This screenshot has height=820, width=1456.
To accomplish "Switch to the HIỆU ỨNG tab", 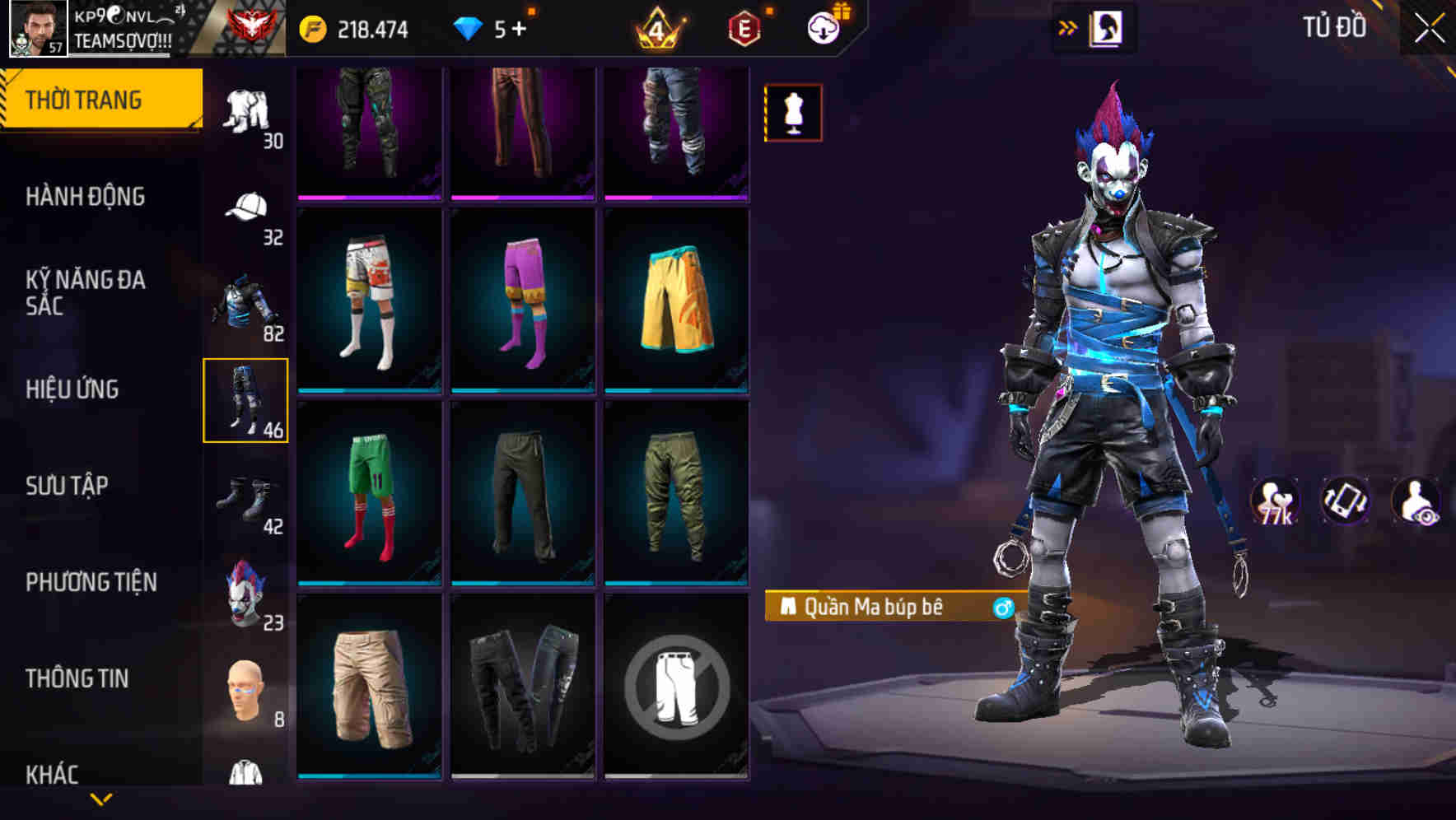I will 74,389.
